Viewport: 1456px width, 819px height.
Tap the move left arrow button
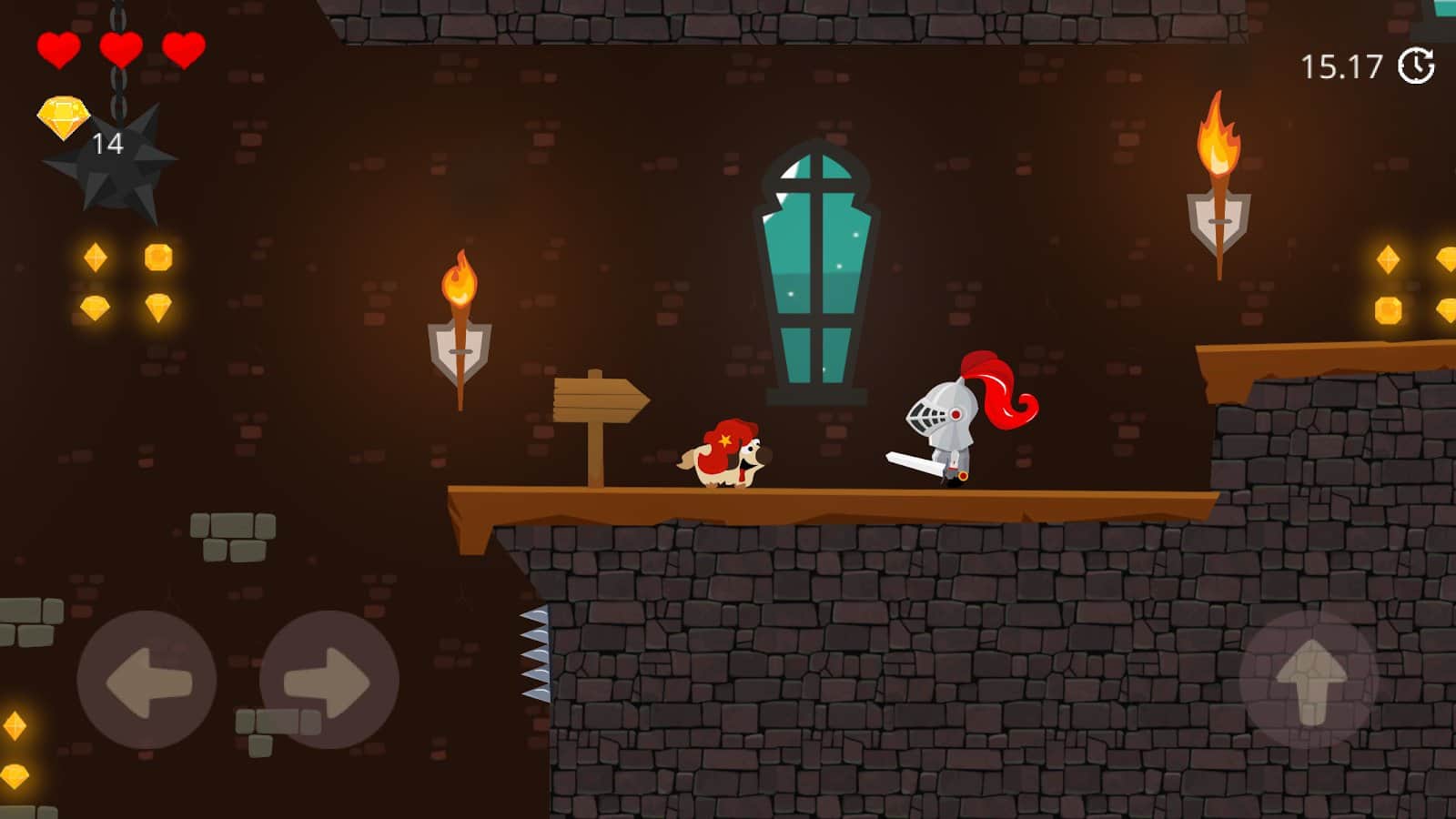147,680
